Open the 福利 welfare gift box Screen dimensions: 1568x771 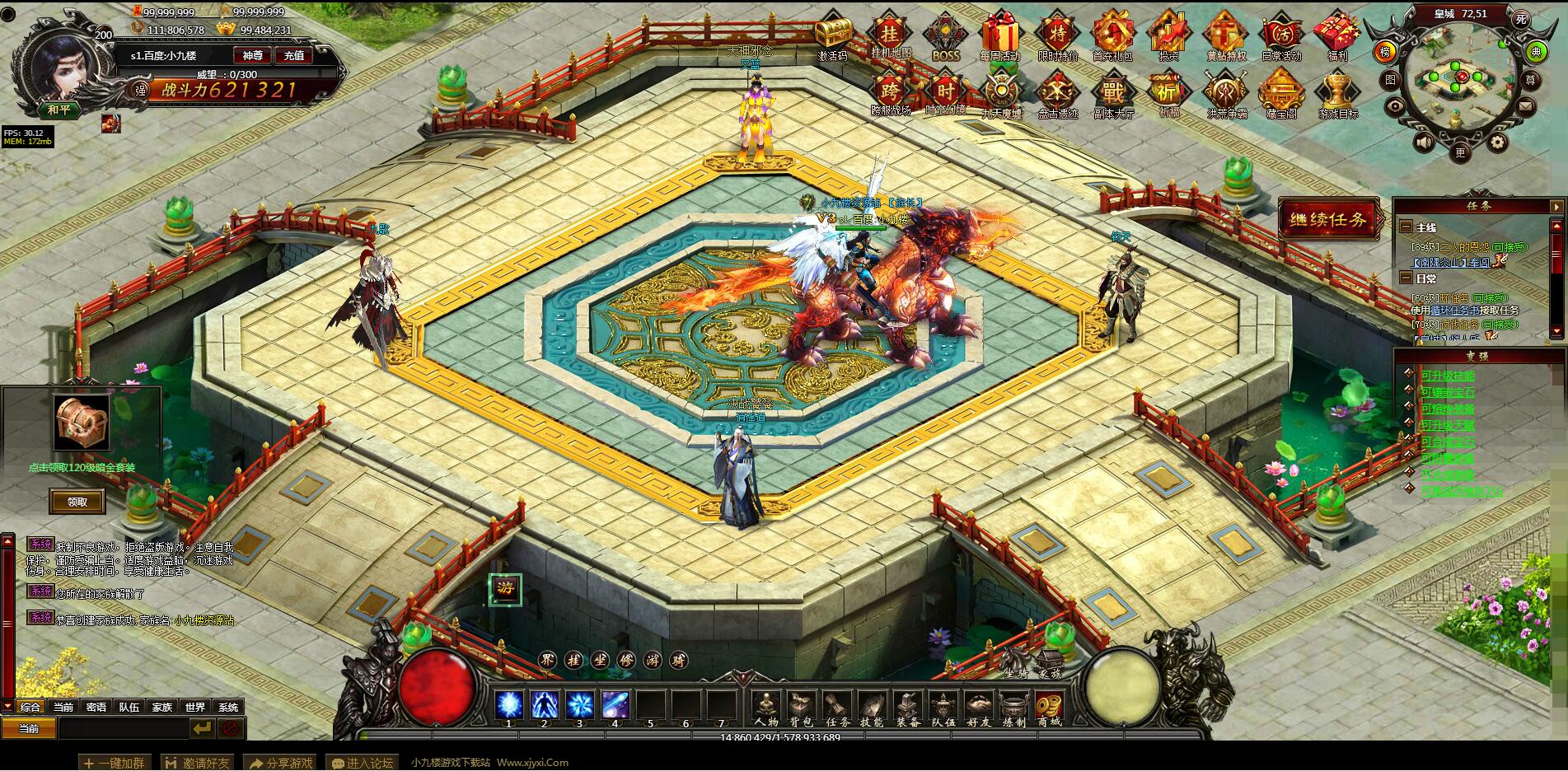1336,36
